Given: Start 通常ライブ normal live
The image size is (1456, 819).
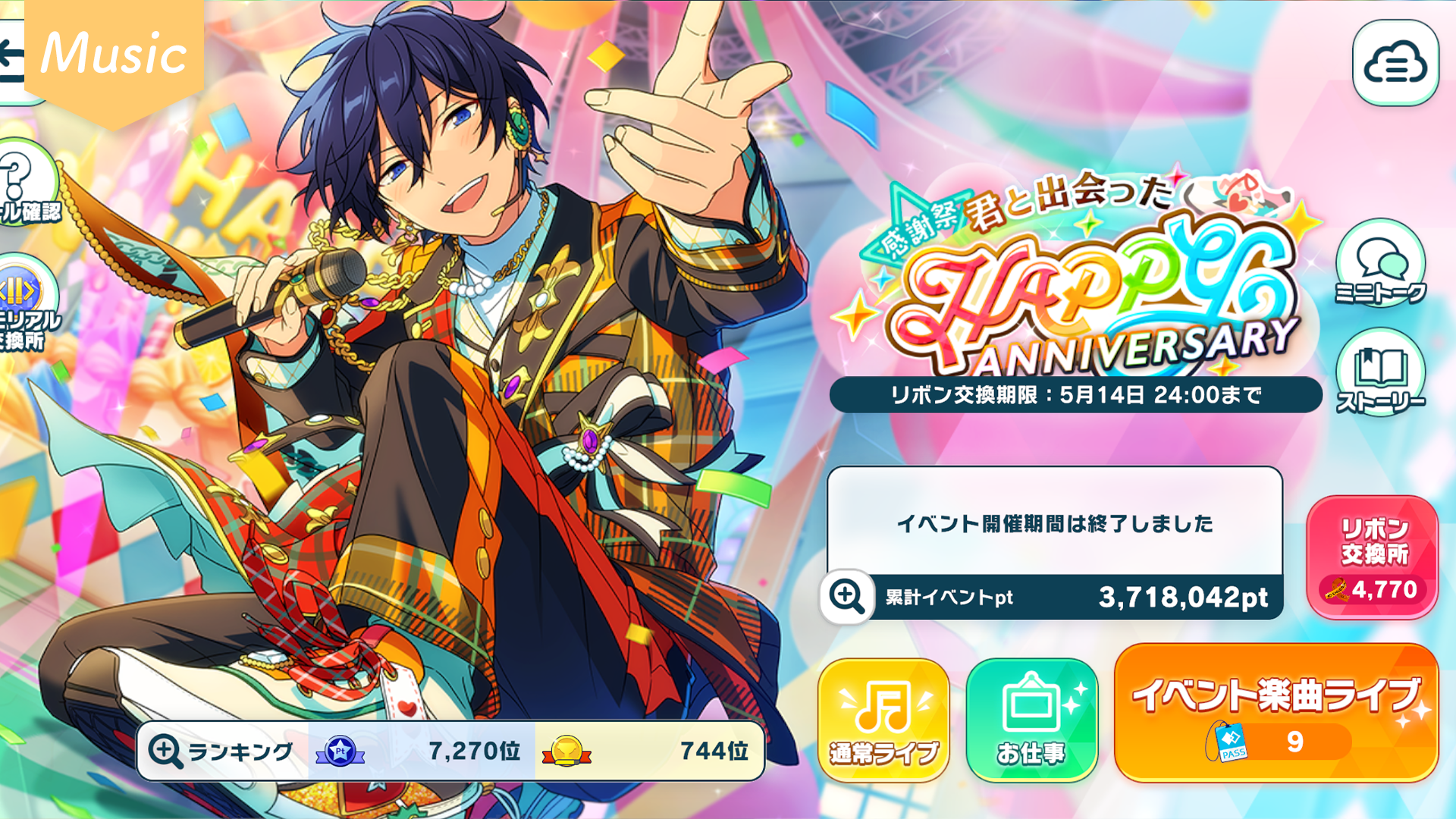Looking at the screenshot, I should pyautogui.click(x=883, y=719).
